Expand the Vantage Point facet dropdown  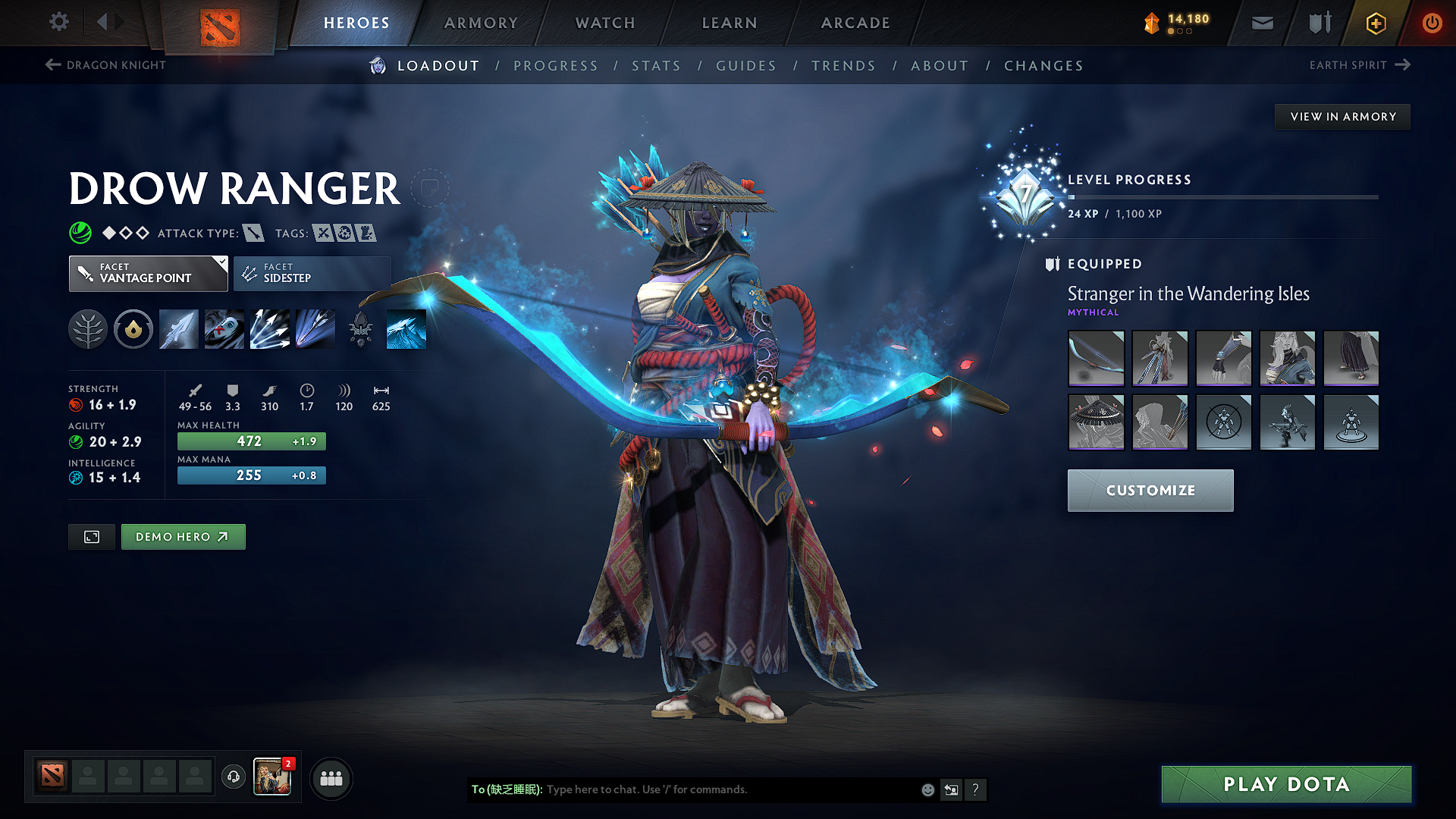pos(149,273)
